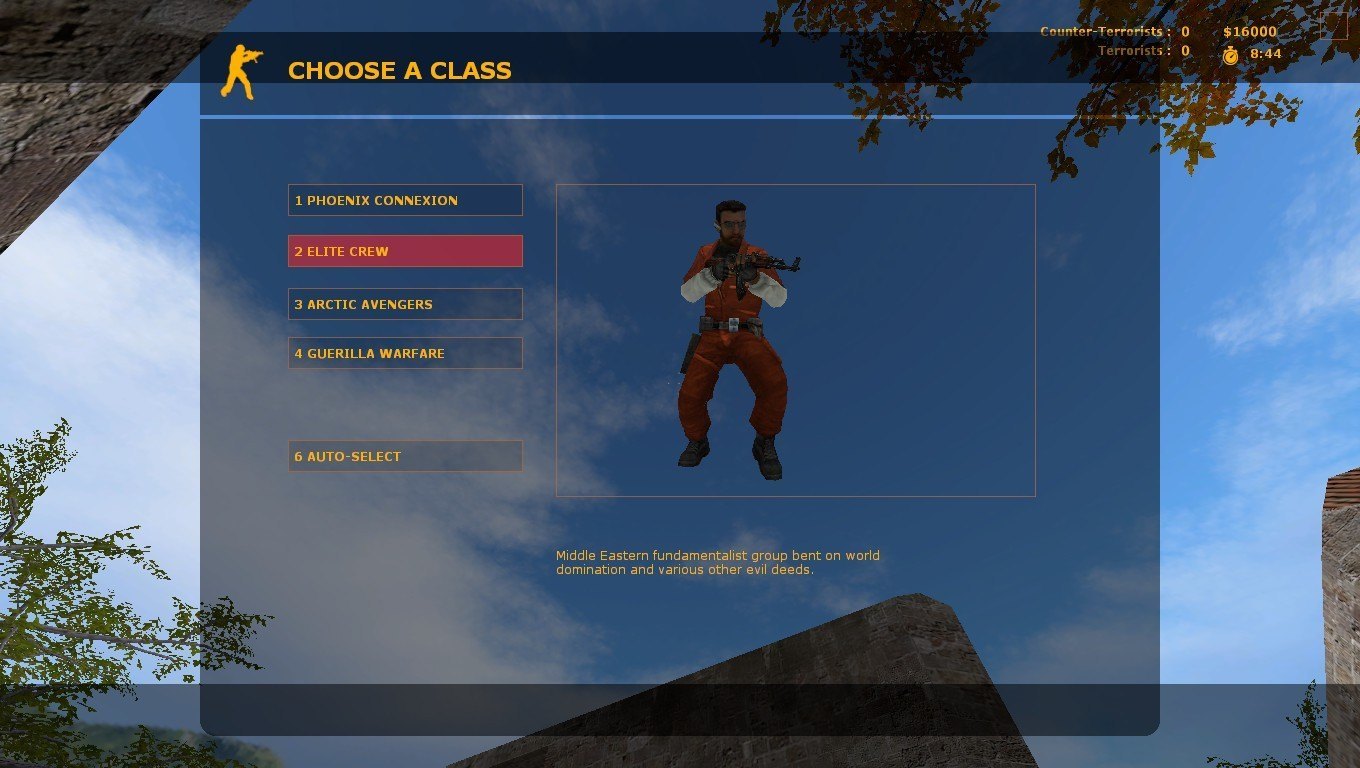This screenshot has height=768, width=1360.
Task: Choose the Guerilla Warfare class
Action: click(x=405, y=353)
